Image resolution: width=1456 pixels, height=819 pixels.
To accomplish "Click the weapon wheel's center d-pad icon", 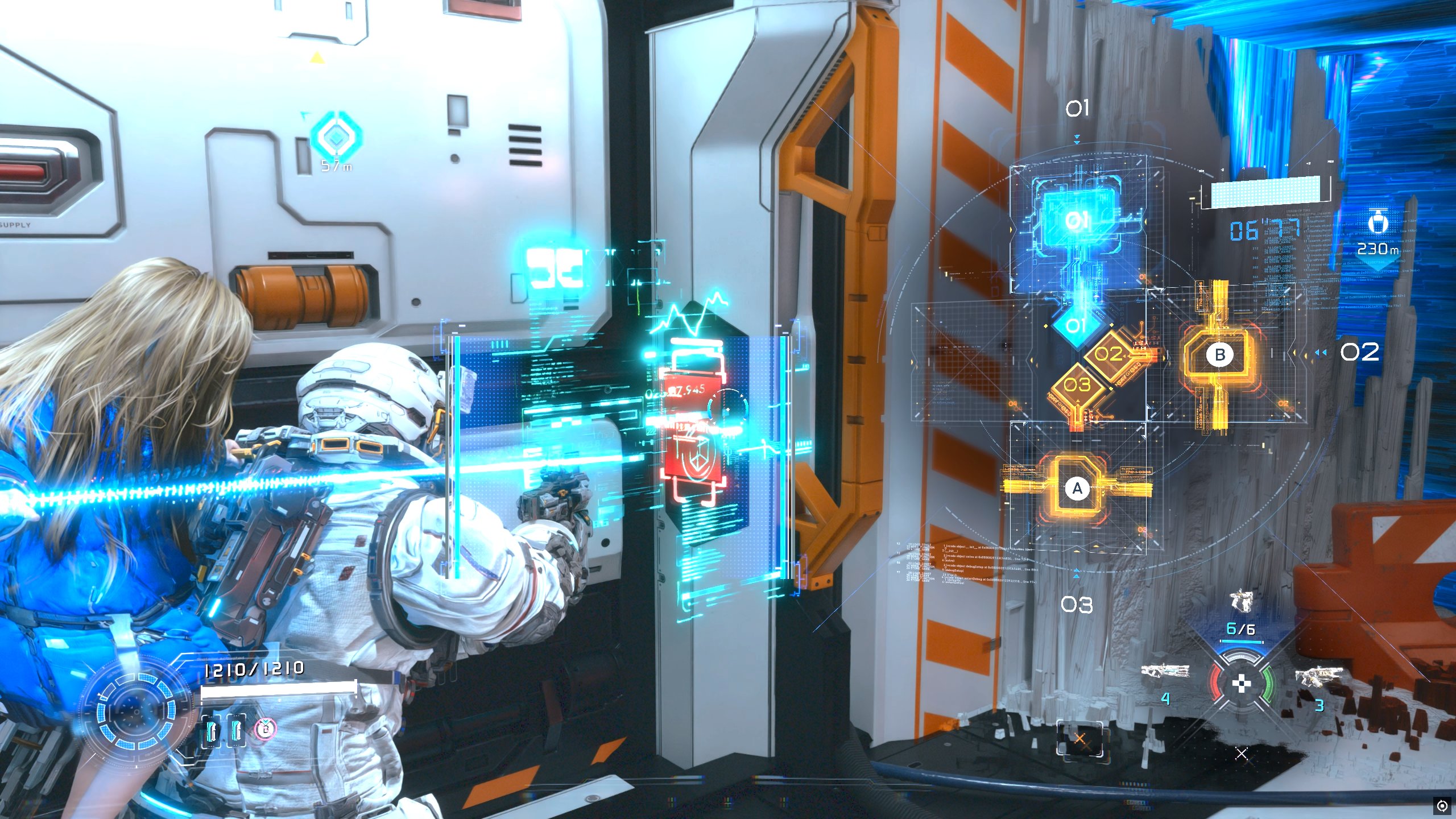I will (x=1241, y=684).
